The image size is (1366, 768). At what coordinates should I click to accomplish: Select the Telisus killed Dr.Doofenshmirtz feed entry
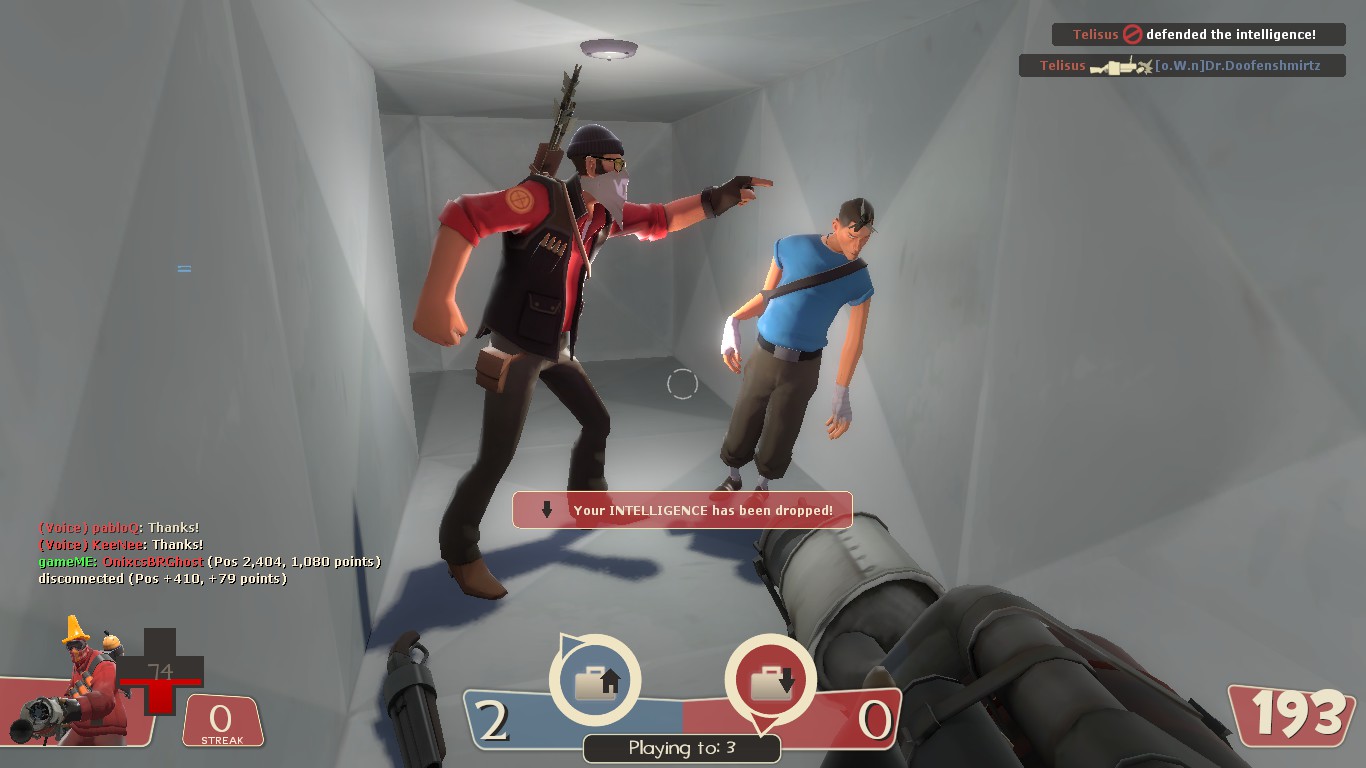pyautogui.click(x=1182, y=66)
